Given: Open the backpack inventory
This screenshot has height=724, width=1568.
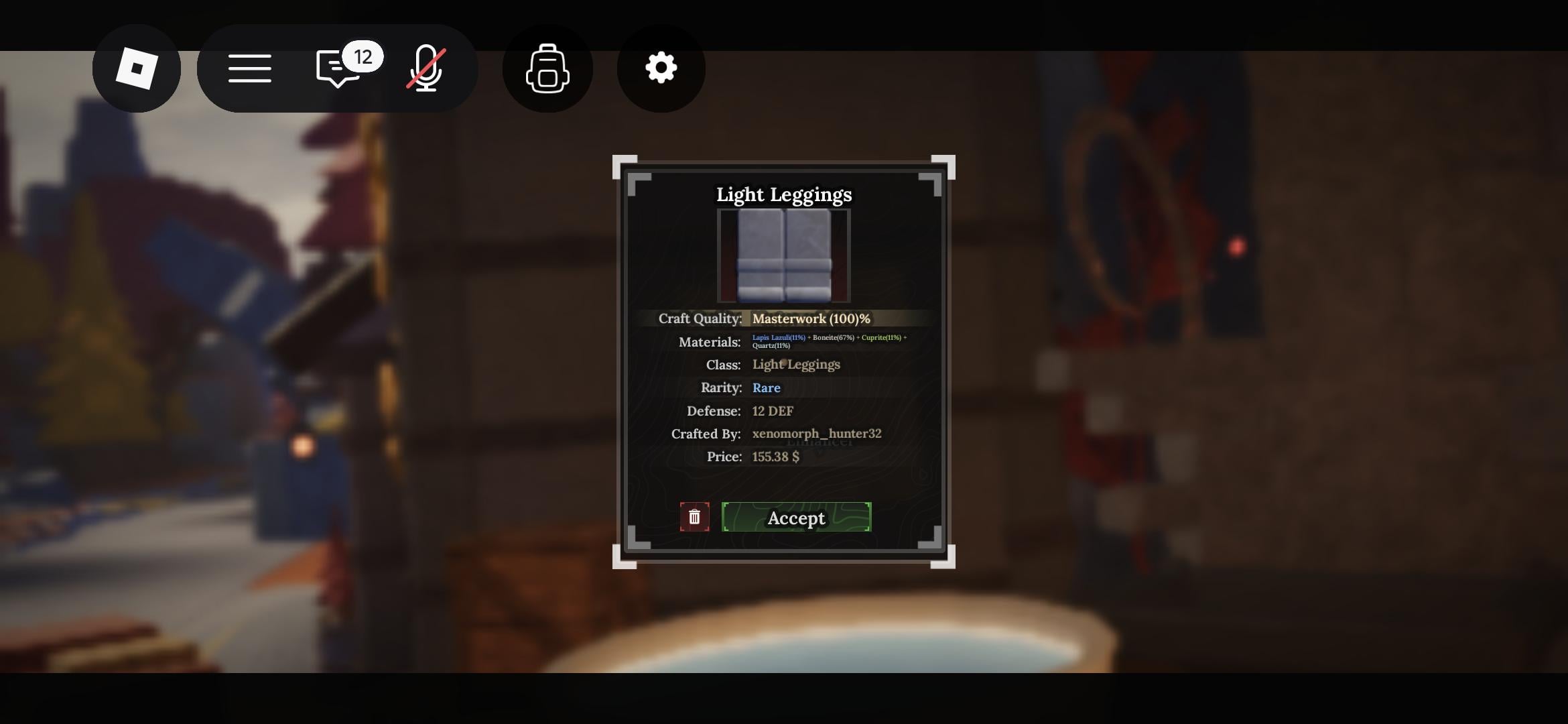Looking at the screenshot, I should tap(547, 68).
